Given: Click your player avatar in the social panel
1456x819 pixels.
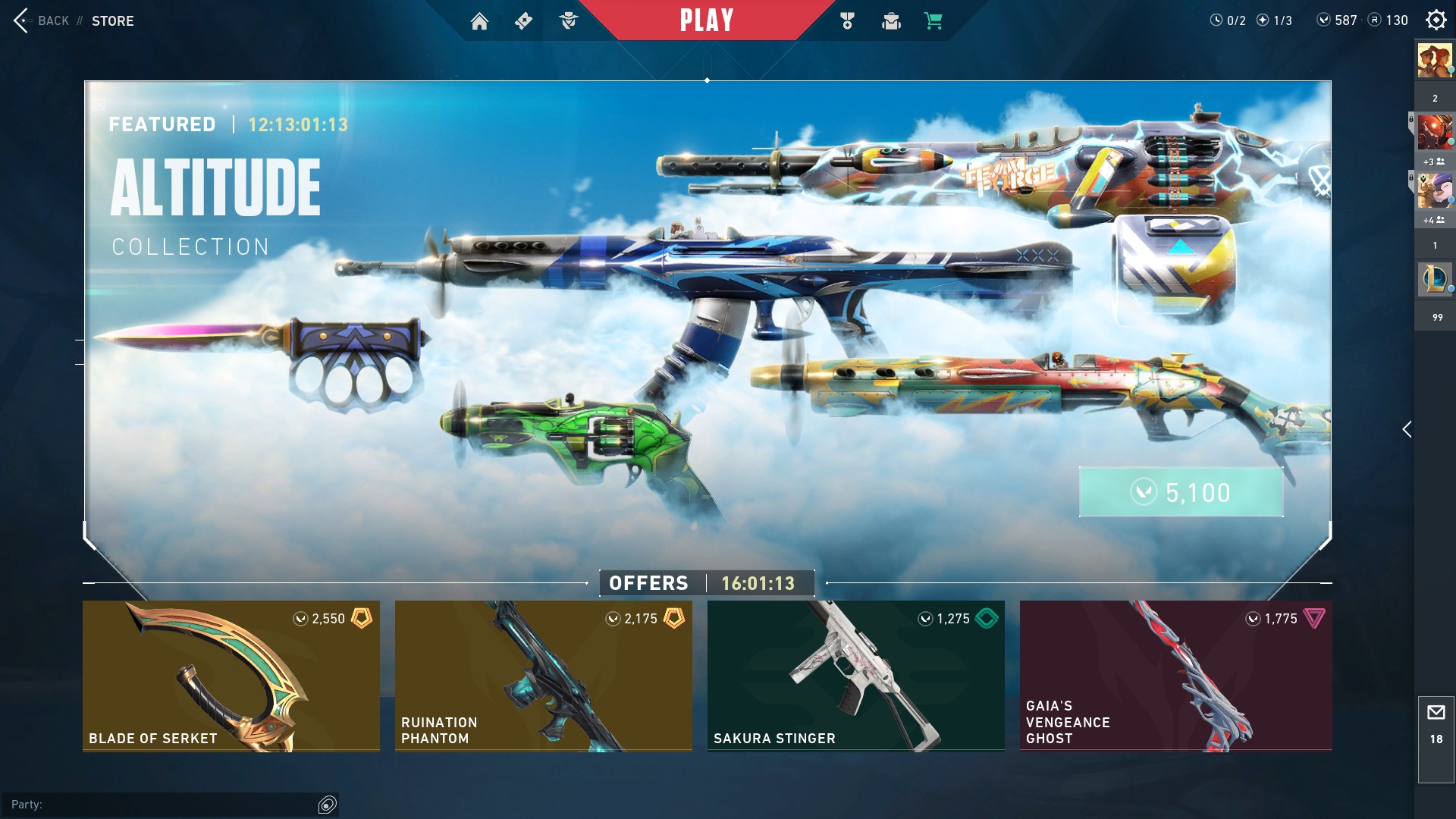Looking at the screenshot, I should 1435,61.
